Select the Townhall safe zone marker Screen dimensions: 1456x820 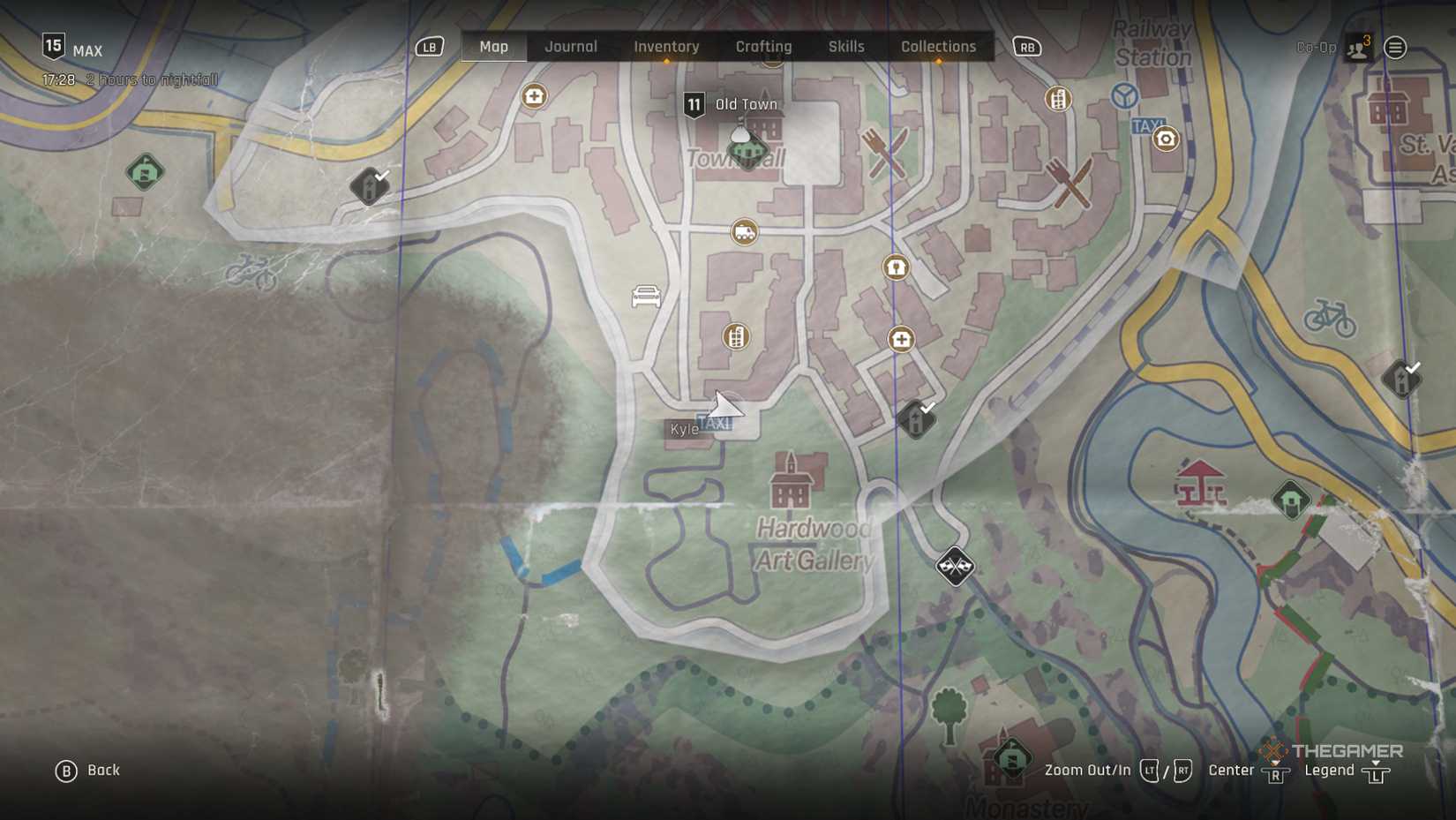[x=746, y=148]
